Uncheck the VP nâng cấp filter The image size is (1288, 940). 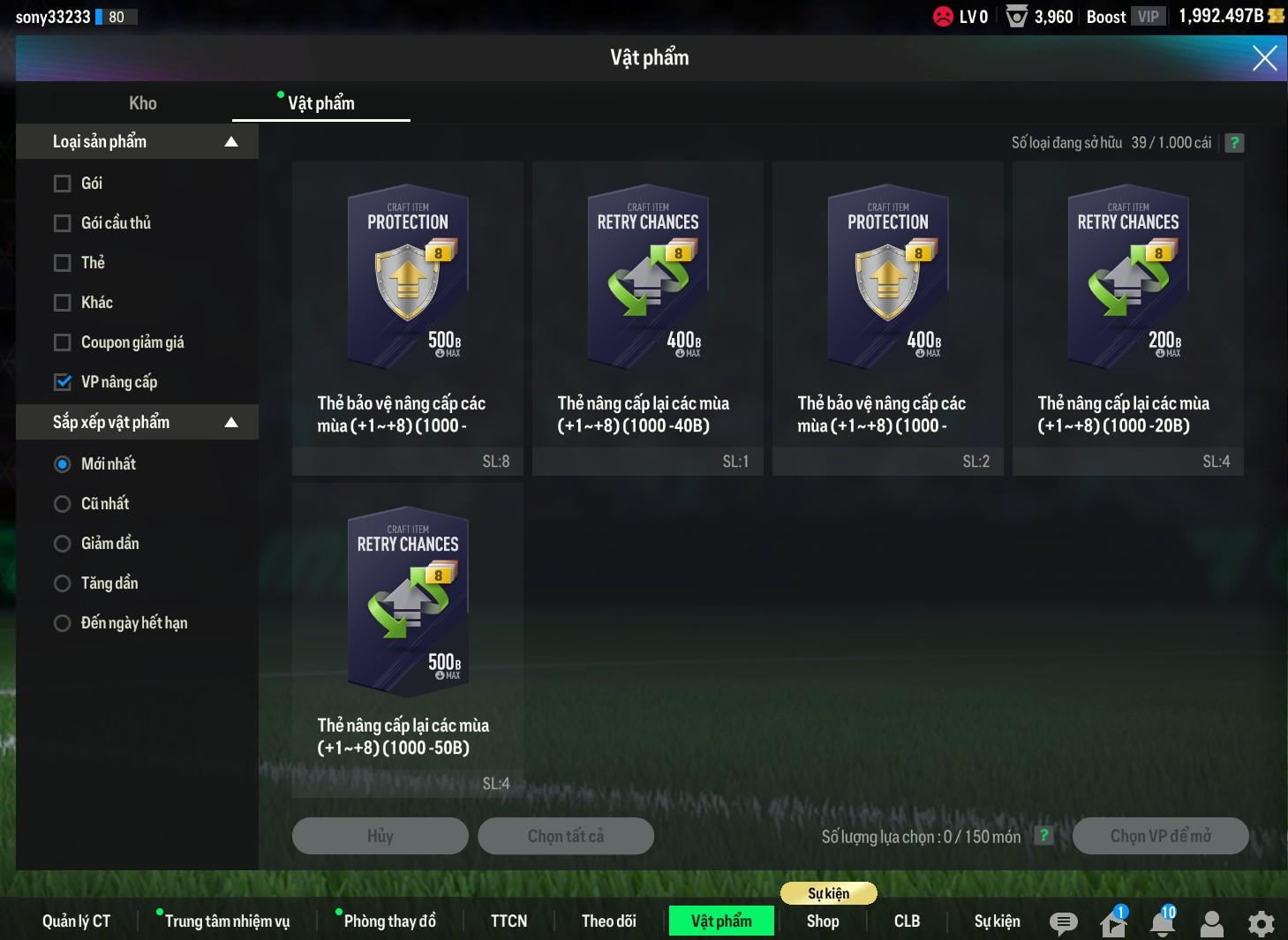click(x=63, y=382)
